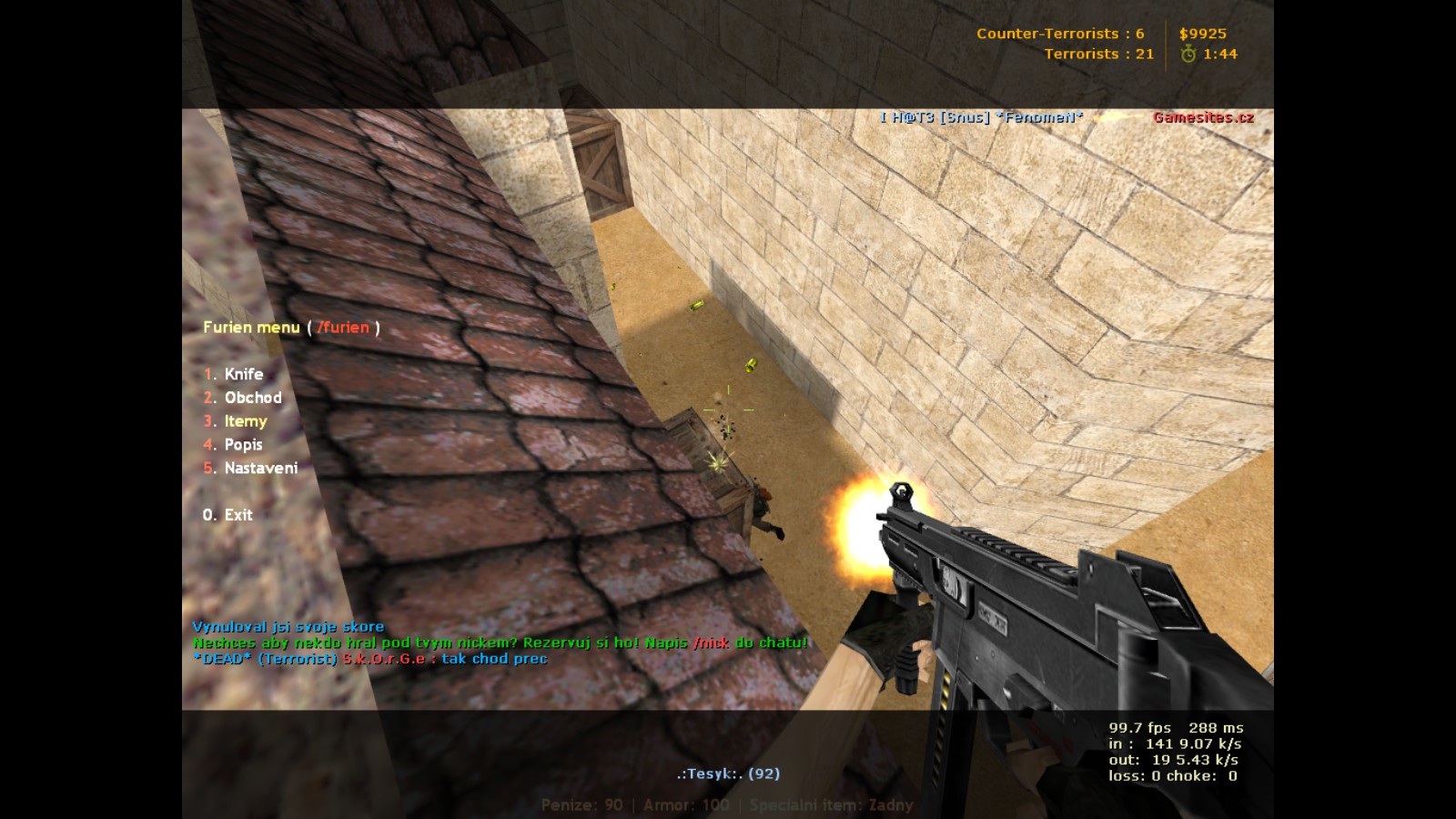Open the Nastaveni settings entry
Image resolution: width=1456 pixels, height=819 pixels.
click(260, 468)
